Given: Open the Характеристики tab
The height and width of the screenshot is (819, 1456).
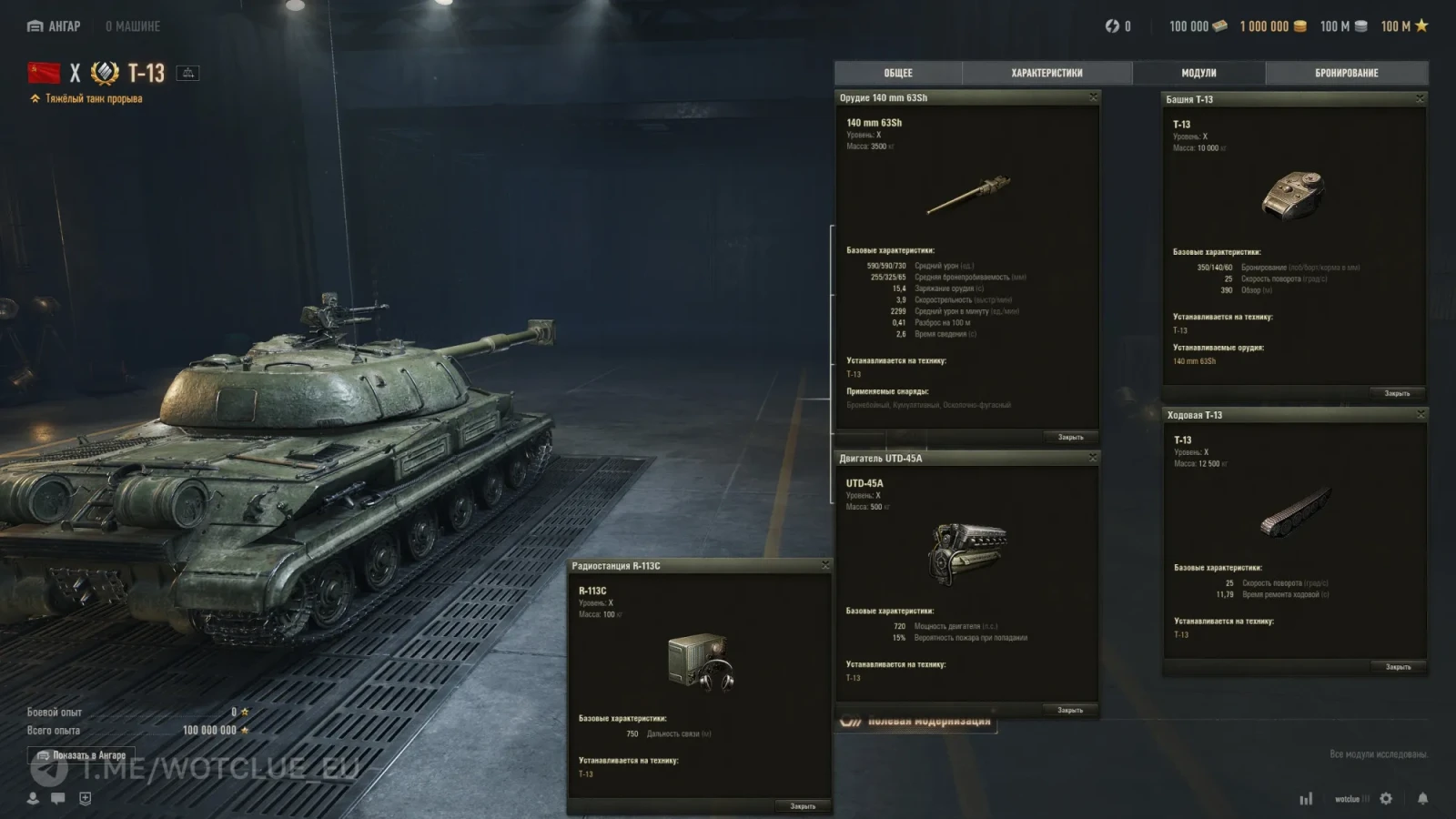Looking at the screenshot, I should [x=1046, y=73].
